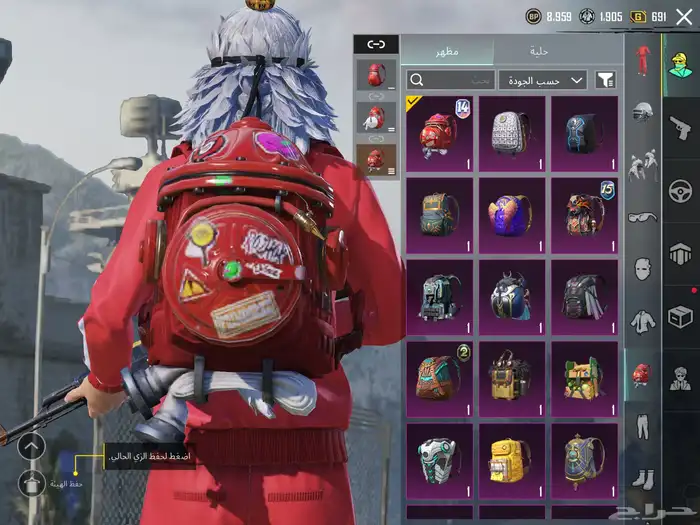This screenshot has height=525, width=700.
Task: Switch to the steering wheel vehicles section
Action: click(680, 190)
